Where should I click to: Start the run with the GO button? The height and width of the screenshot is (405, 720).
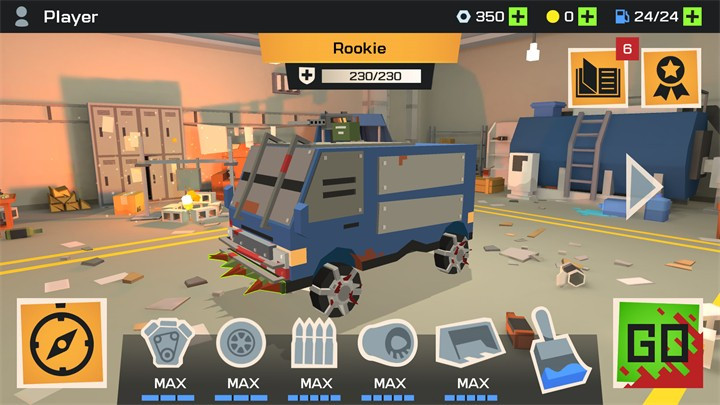[x=657, y=347]
